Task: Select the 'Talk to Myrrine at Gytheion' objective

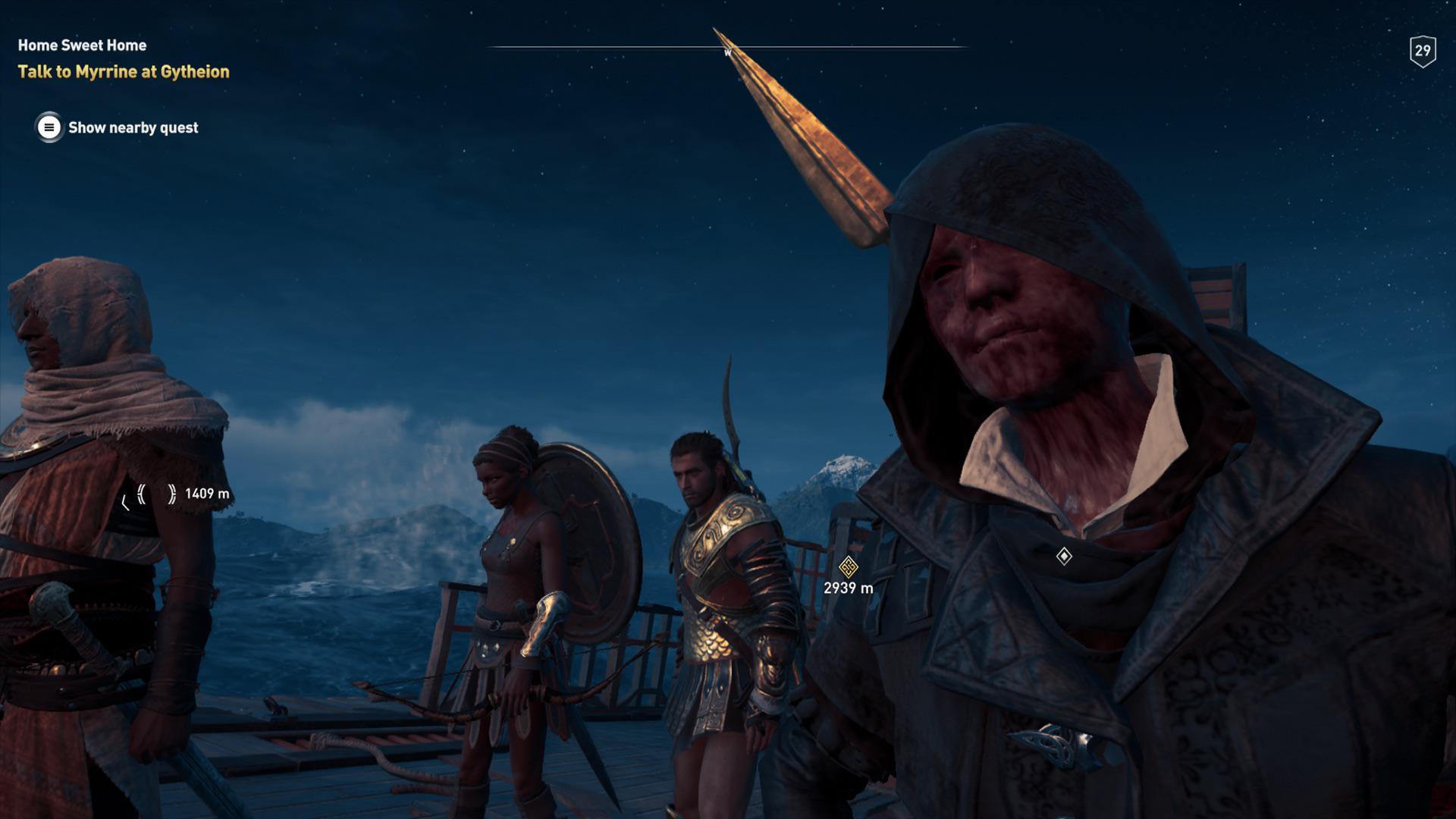Action: [124, 72]
